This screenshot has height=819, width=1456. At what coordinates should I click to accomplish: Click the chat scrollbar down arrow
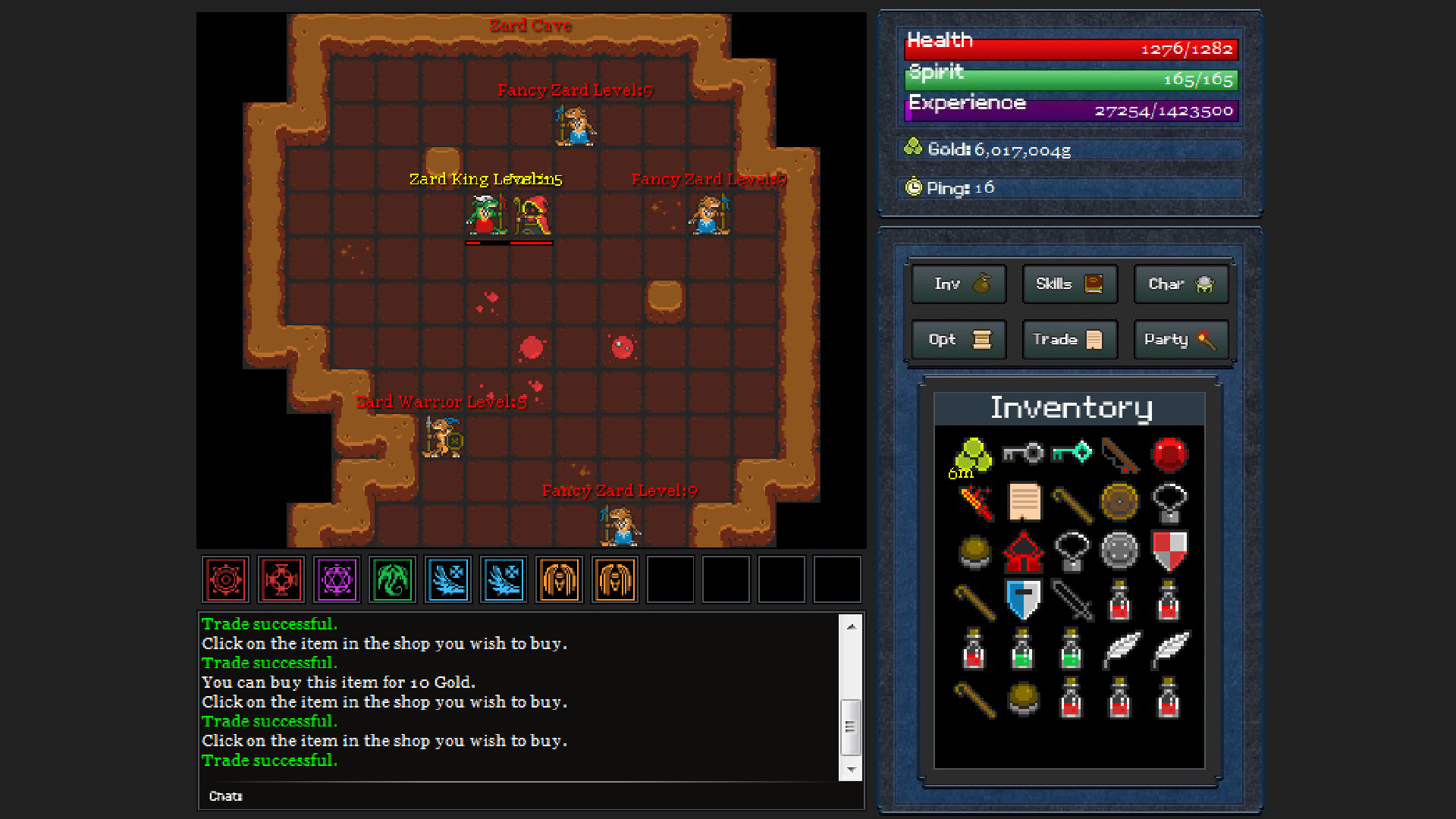(x=851, y=768)
